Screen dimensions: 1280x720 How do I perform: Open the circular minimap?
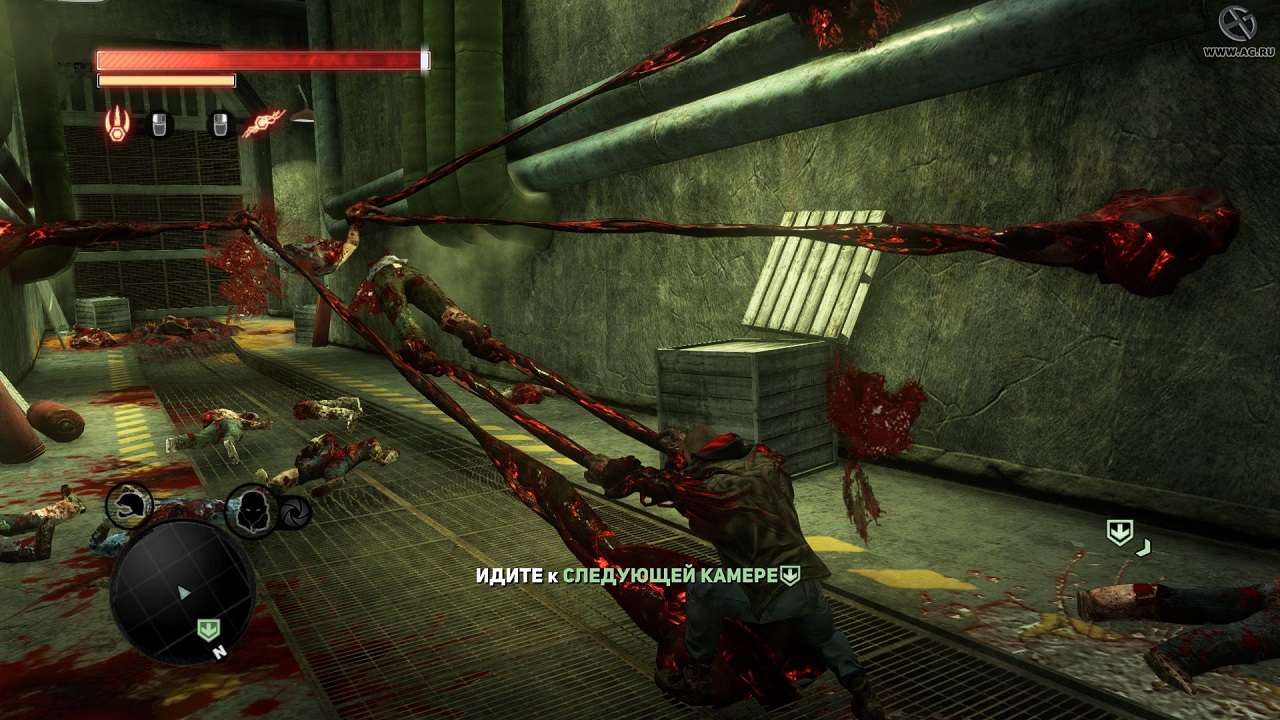point(183,593)
